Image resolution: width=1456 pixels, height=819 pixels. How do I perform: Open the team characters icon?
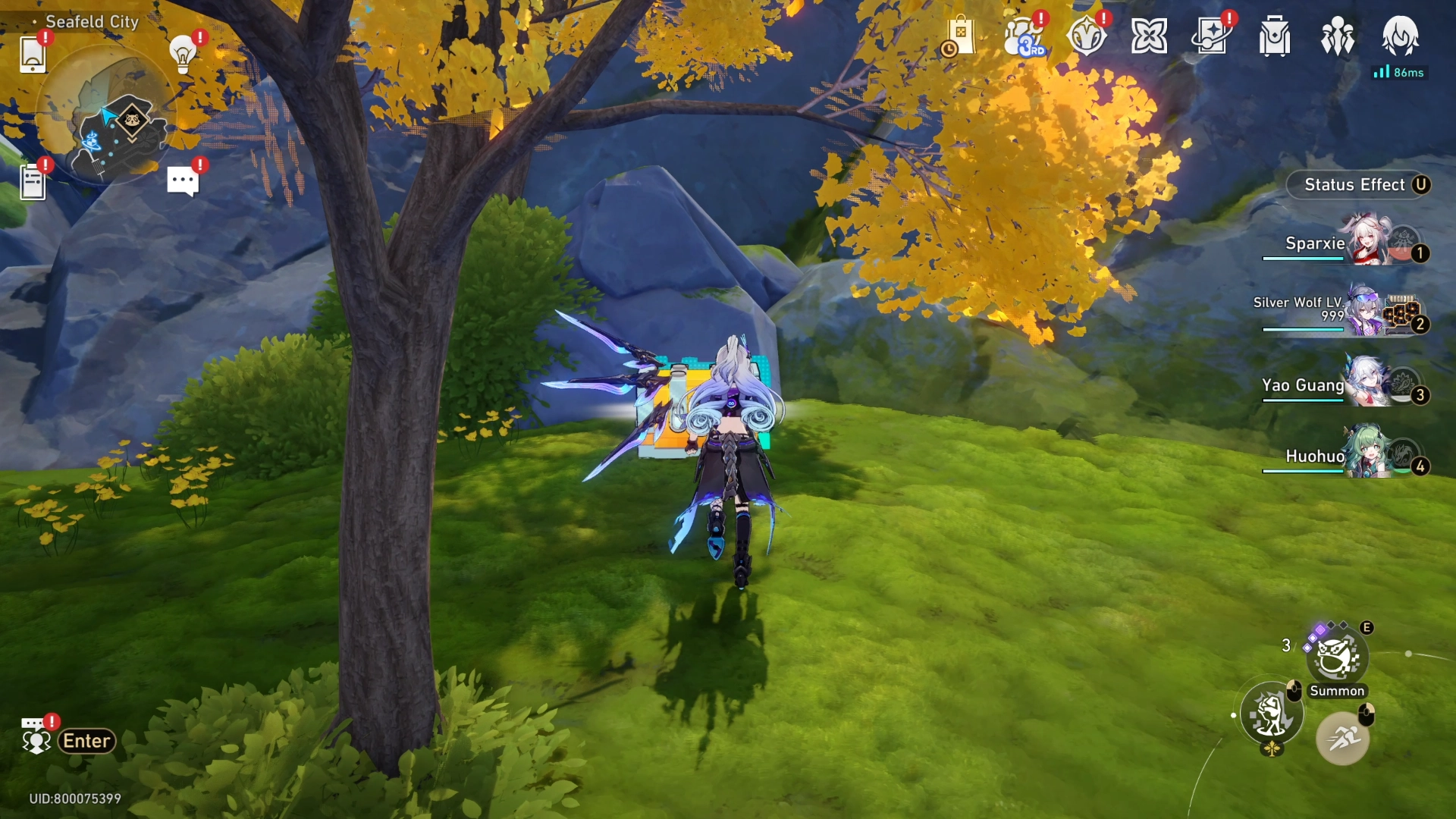pyautogui.click(x=1338, y=37)
